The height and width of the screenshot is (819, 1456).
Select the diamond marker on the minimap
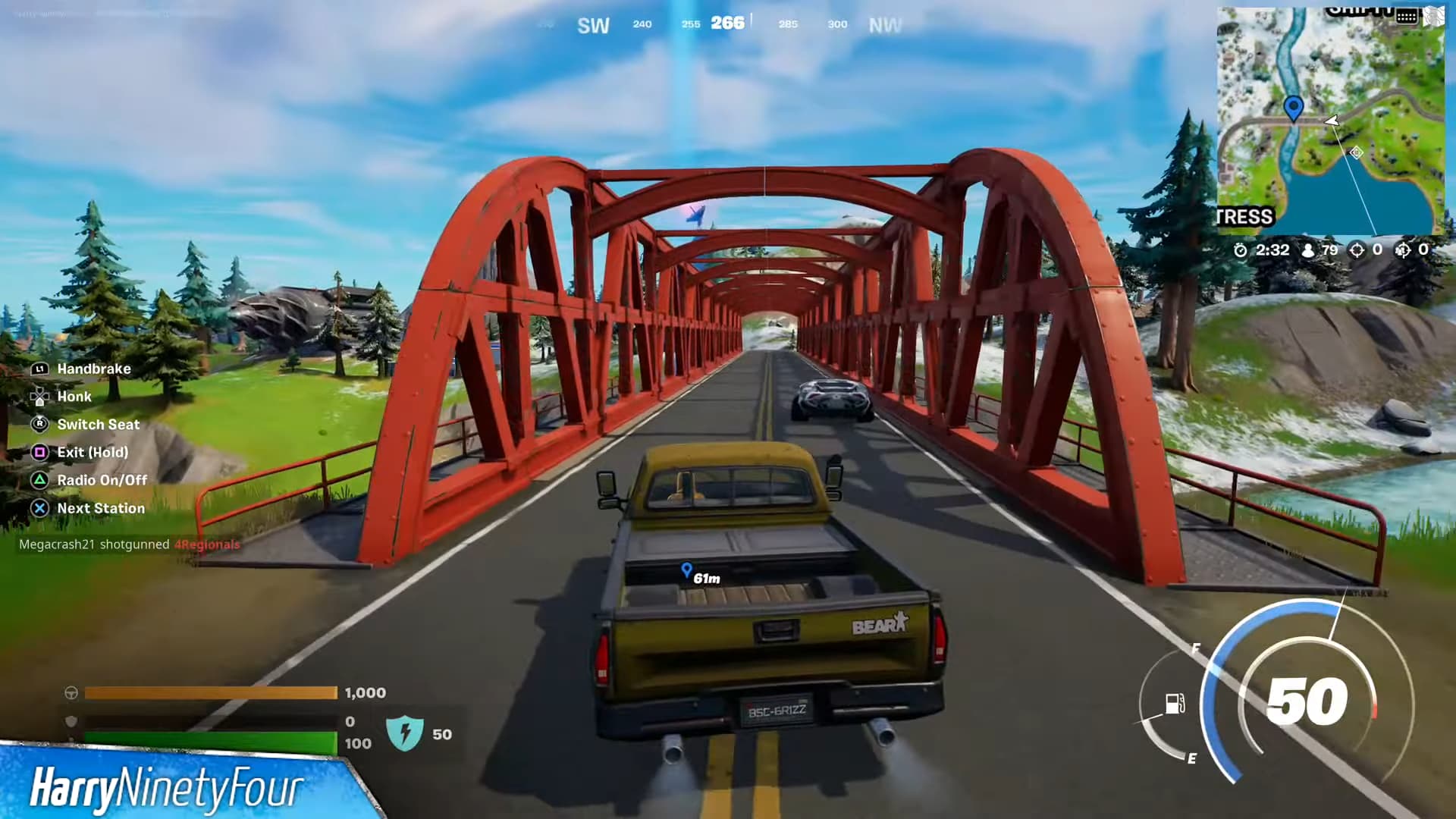tap(1356, 153)
